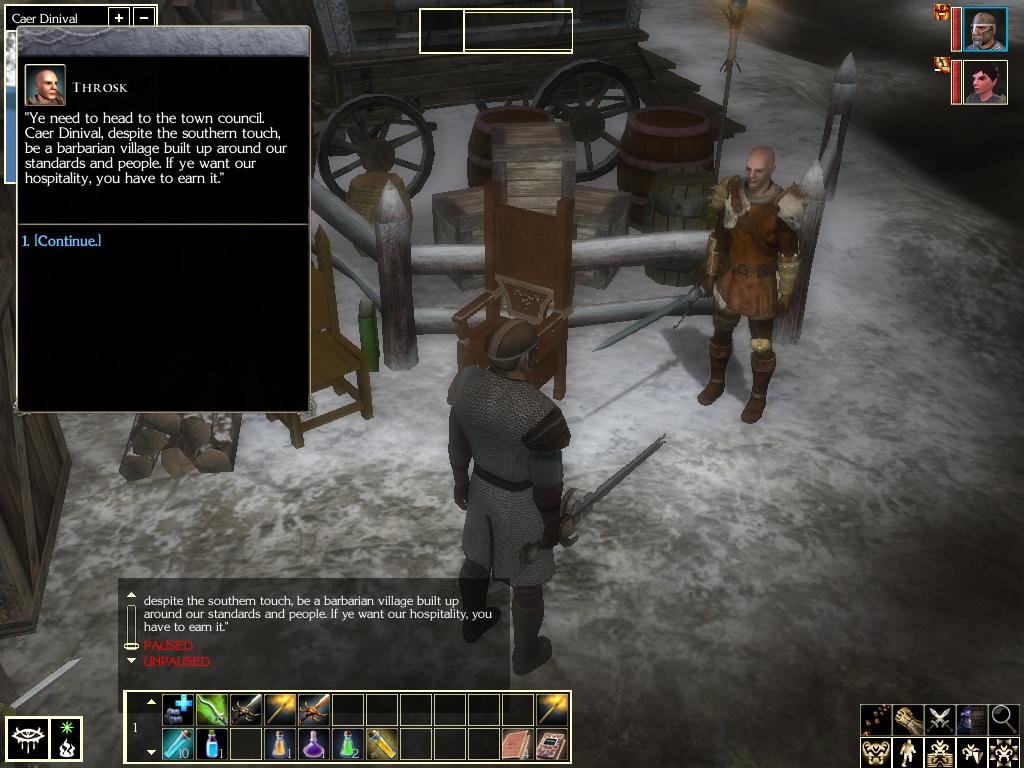The image size is (1024, 768).
Task: Activate the crossed swords combat mode
Action: pos(940,718)
